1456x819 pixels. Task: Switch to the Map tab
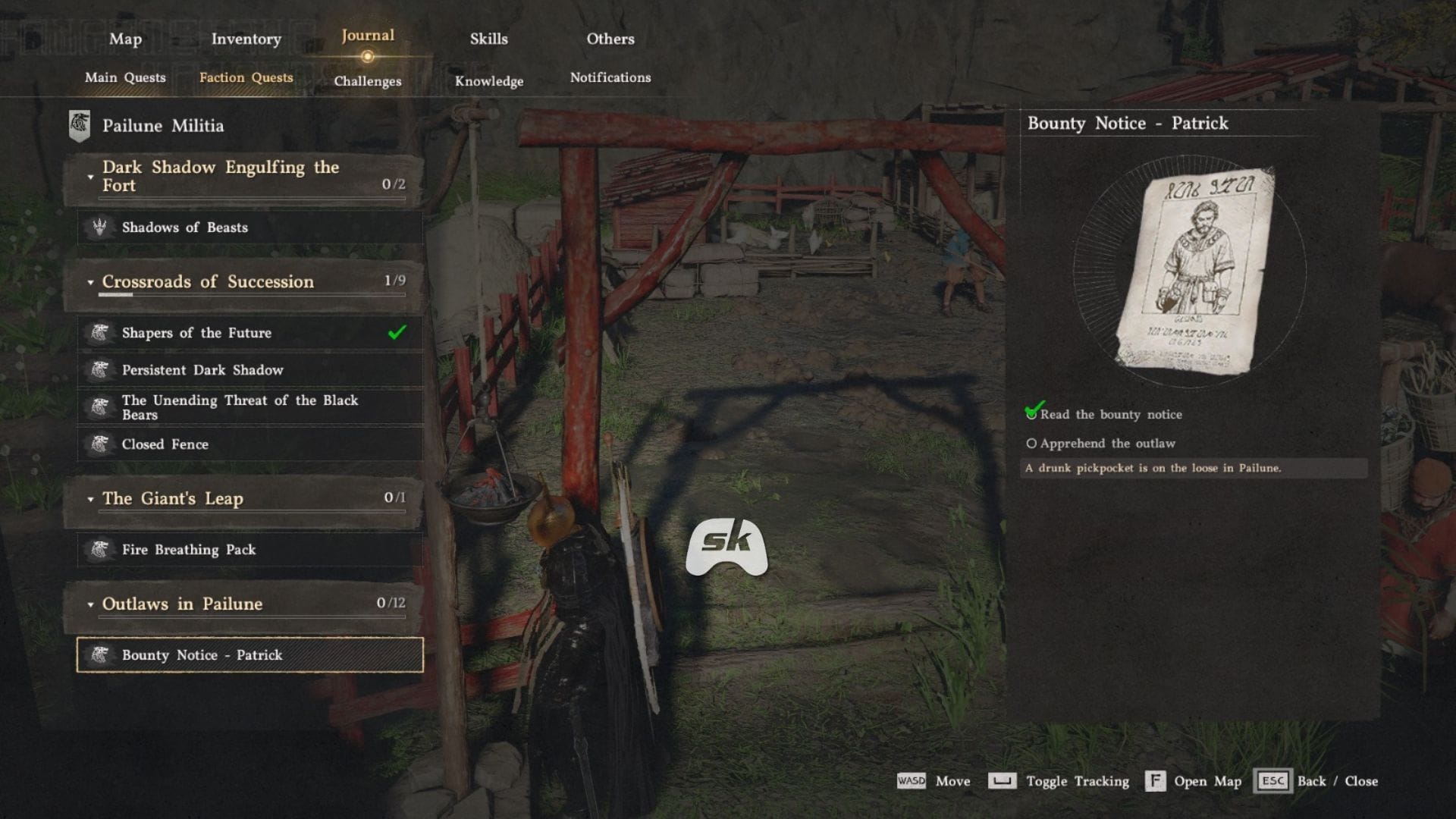click(x=125, y=39)
